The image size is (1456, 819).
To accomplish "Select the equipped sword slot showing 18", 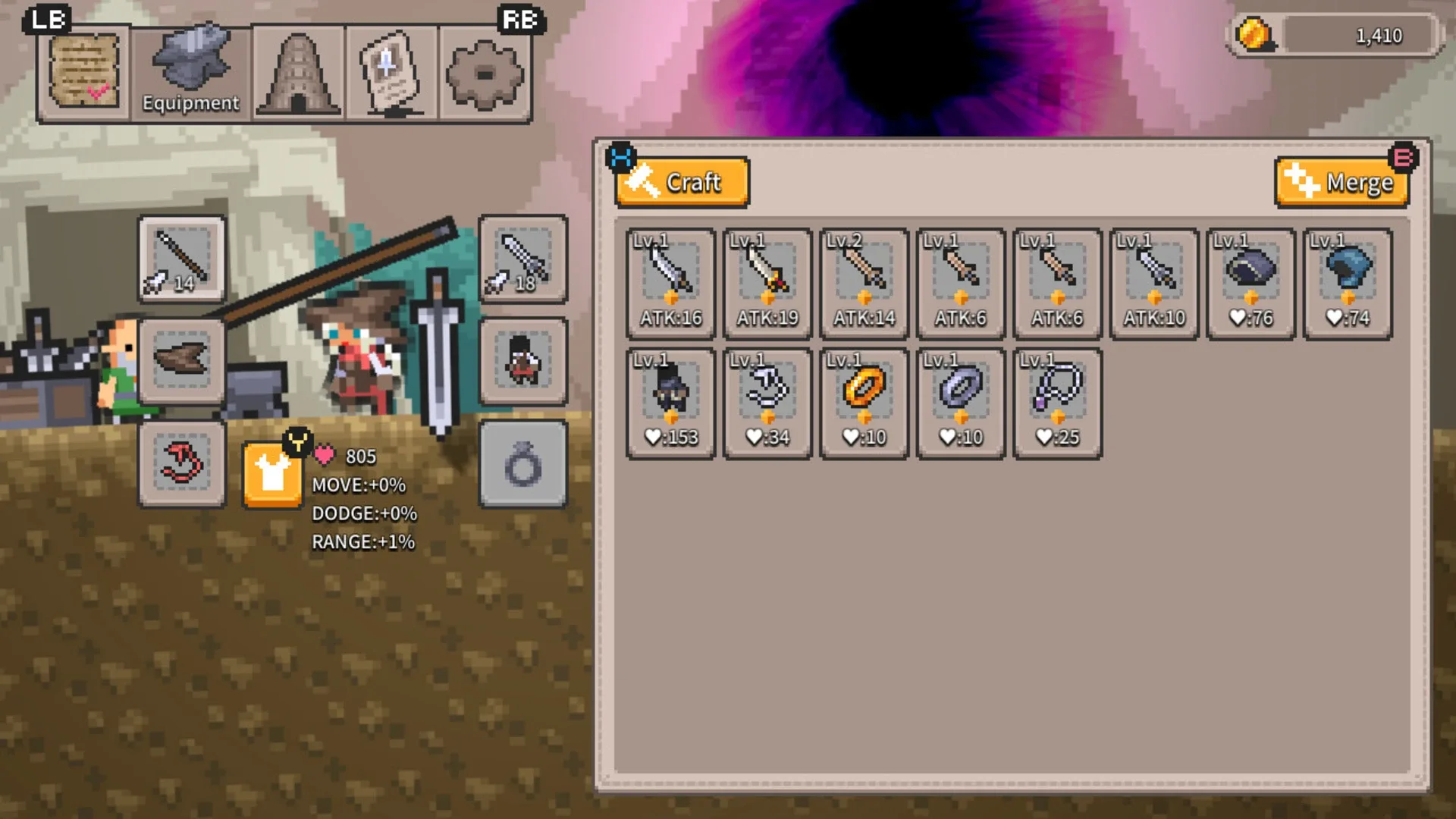I will click(522, 258).
